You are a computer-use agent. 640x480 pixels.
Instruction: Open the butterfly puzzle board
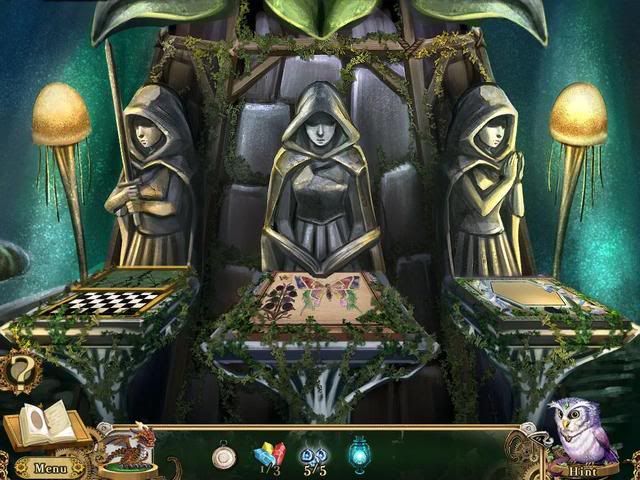[x=317, y=301]
